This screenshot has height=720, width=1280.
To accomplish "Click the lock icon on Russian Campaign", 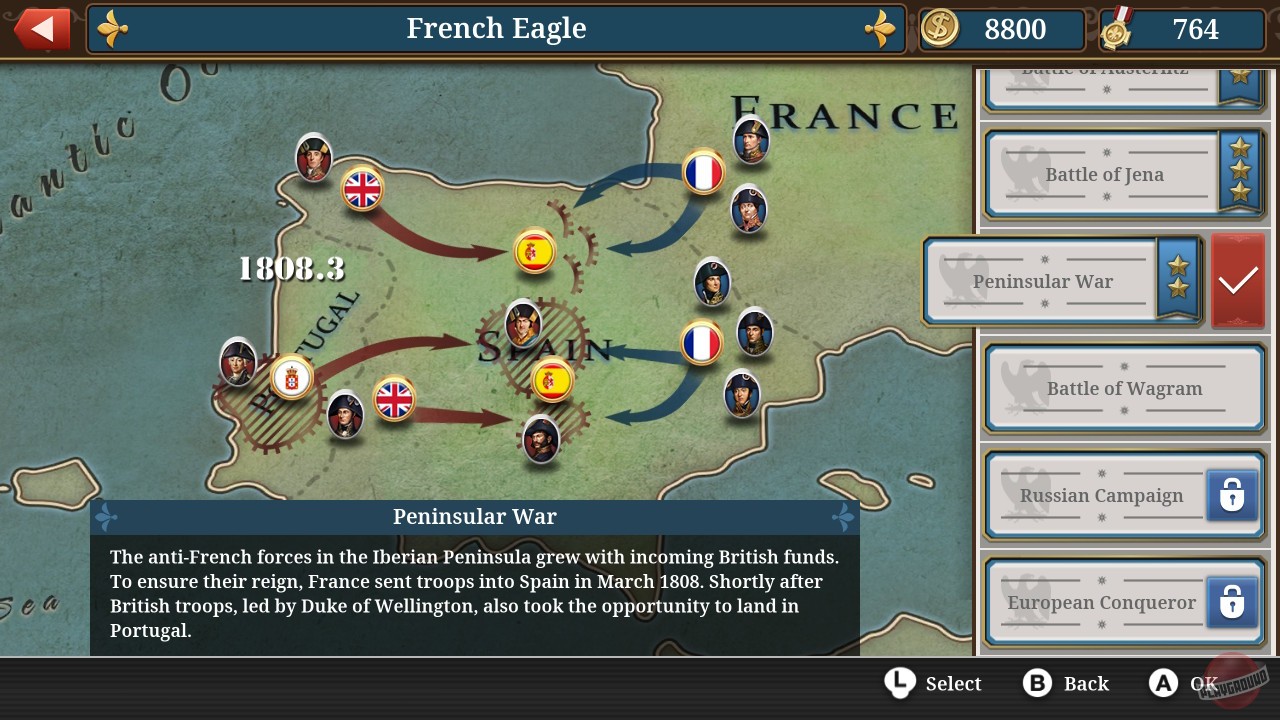I will click(1231, 495).
